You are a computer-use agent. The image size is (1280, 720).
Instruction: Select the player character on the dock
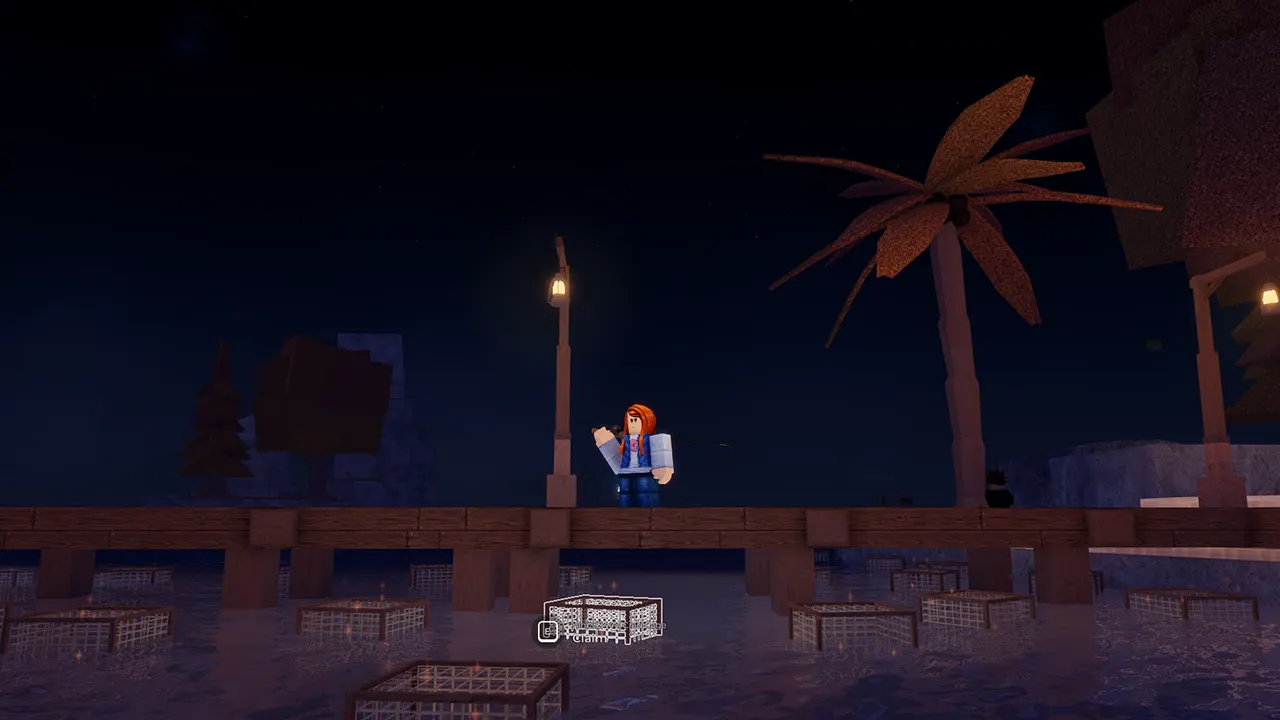[640, 450]
